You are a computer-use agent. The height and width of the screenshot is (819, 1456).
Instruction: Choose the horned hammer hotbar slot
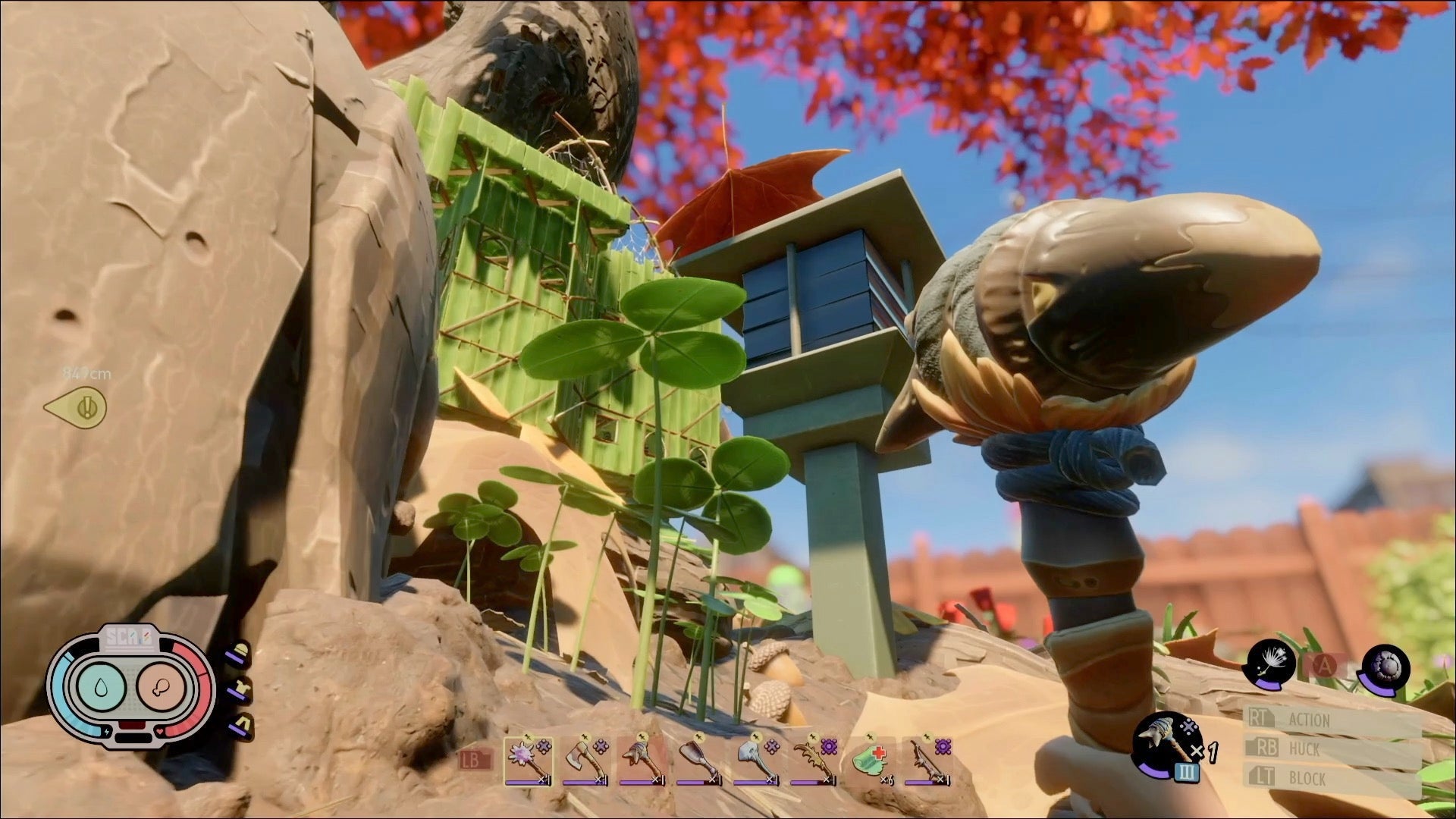[641, 761]
